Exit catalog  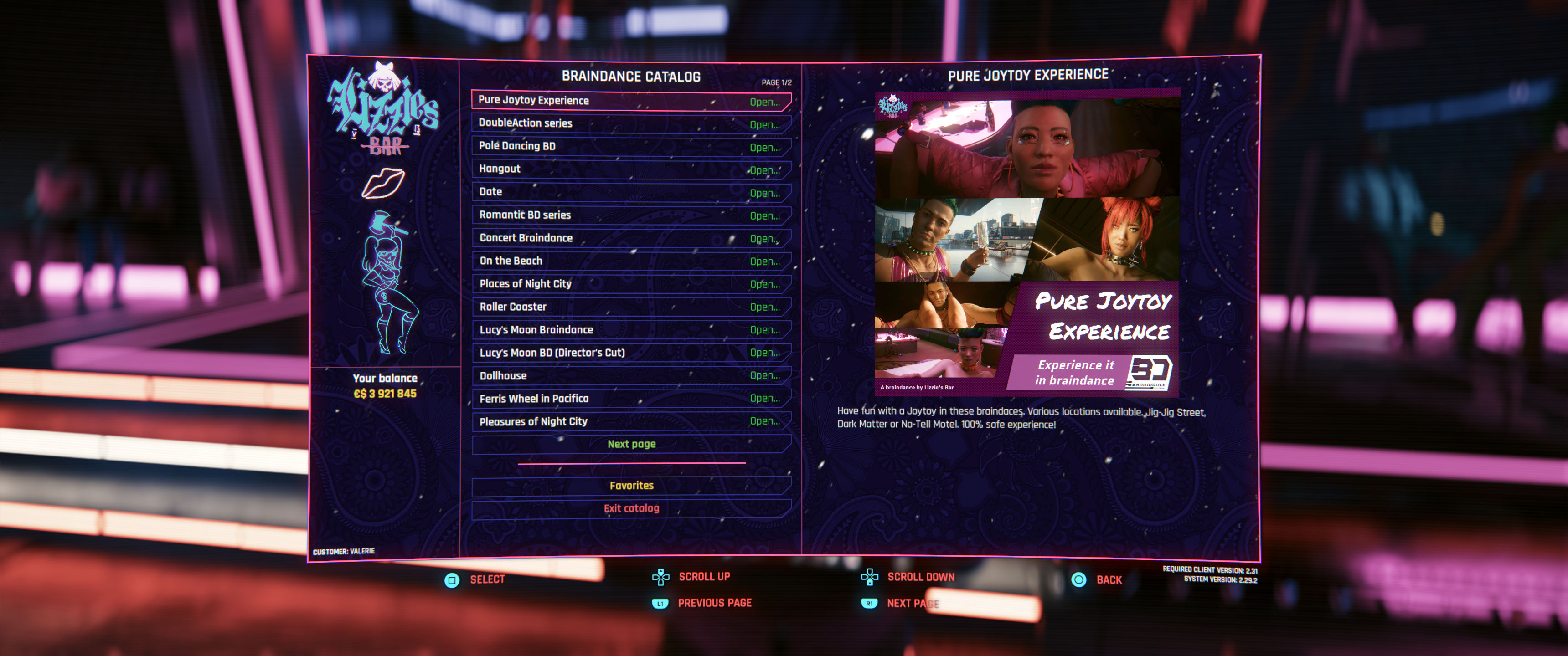click(630, 508)
